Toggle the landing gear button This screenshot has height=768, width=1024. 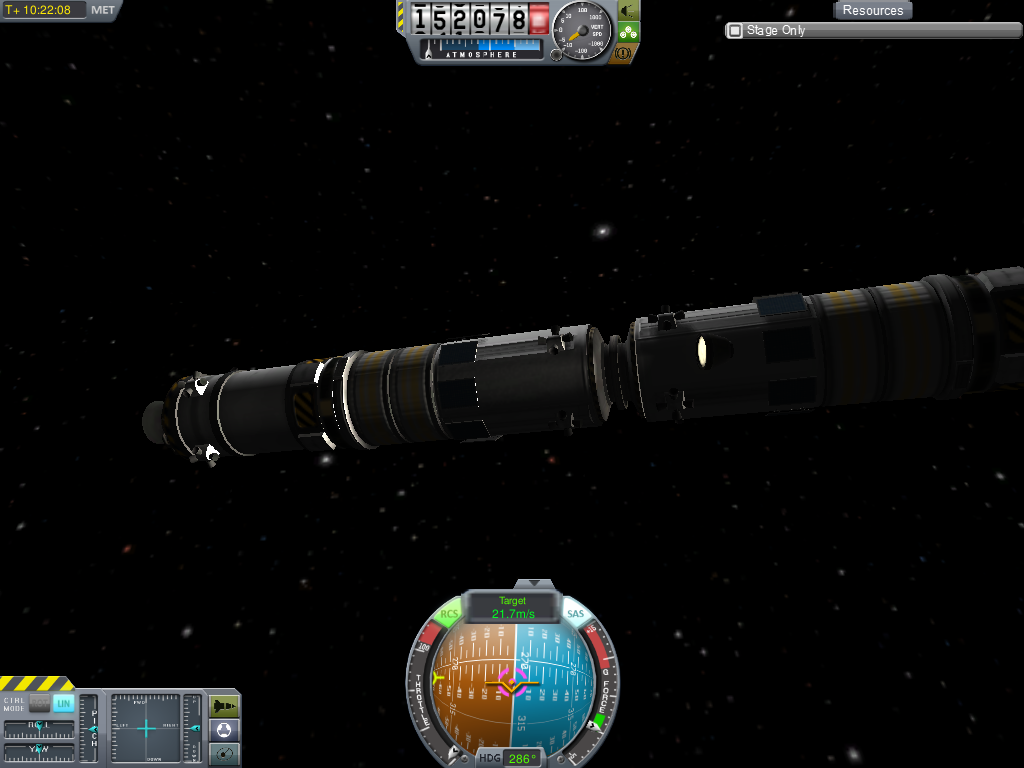click(x=627, y=32)
